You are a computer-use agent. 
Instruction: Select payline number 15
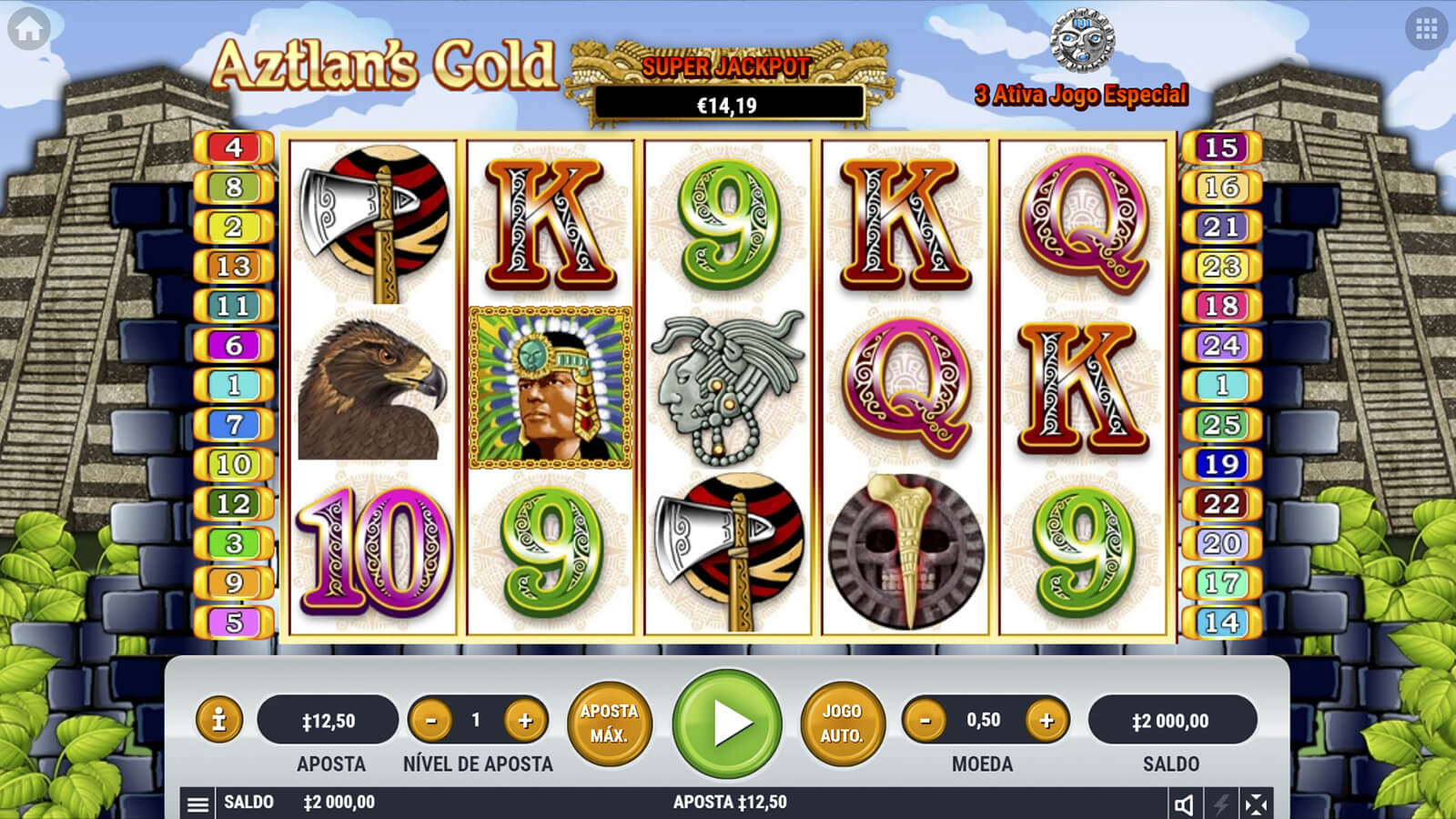1221,147
